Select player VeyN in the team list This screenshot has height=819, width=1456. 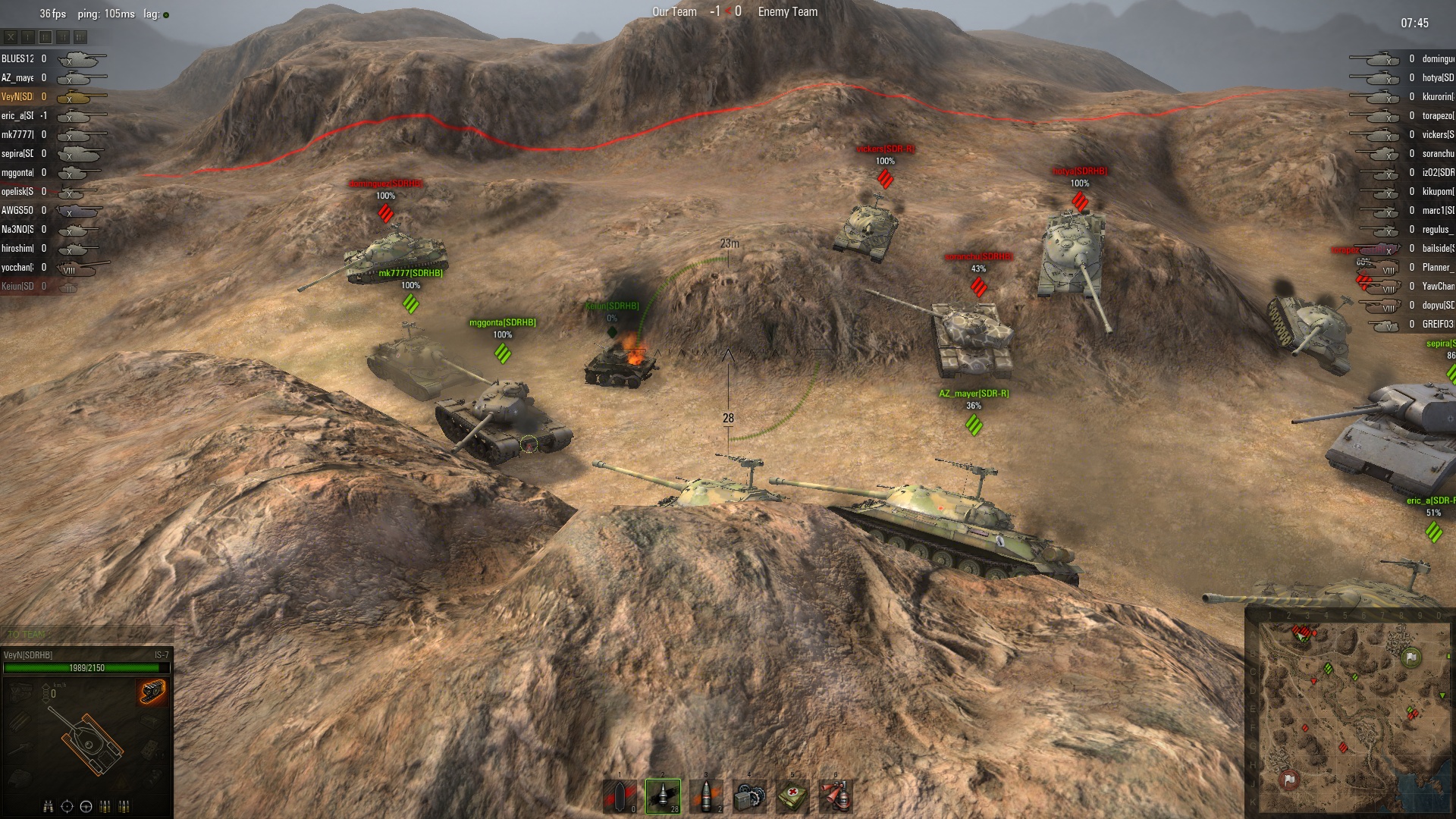18,96
